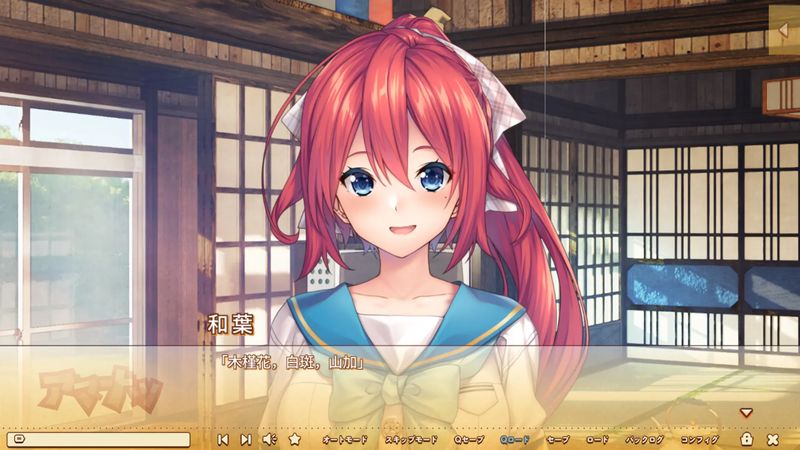Viewport: 800px width, 450px height.
Task: Open the コンフィグ (config) settings
Action: 700,439
